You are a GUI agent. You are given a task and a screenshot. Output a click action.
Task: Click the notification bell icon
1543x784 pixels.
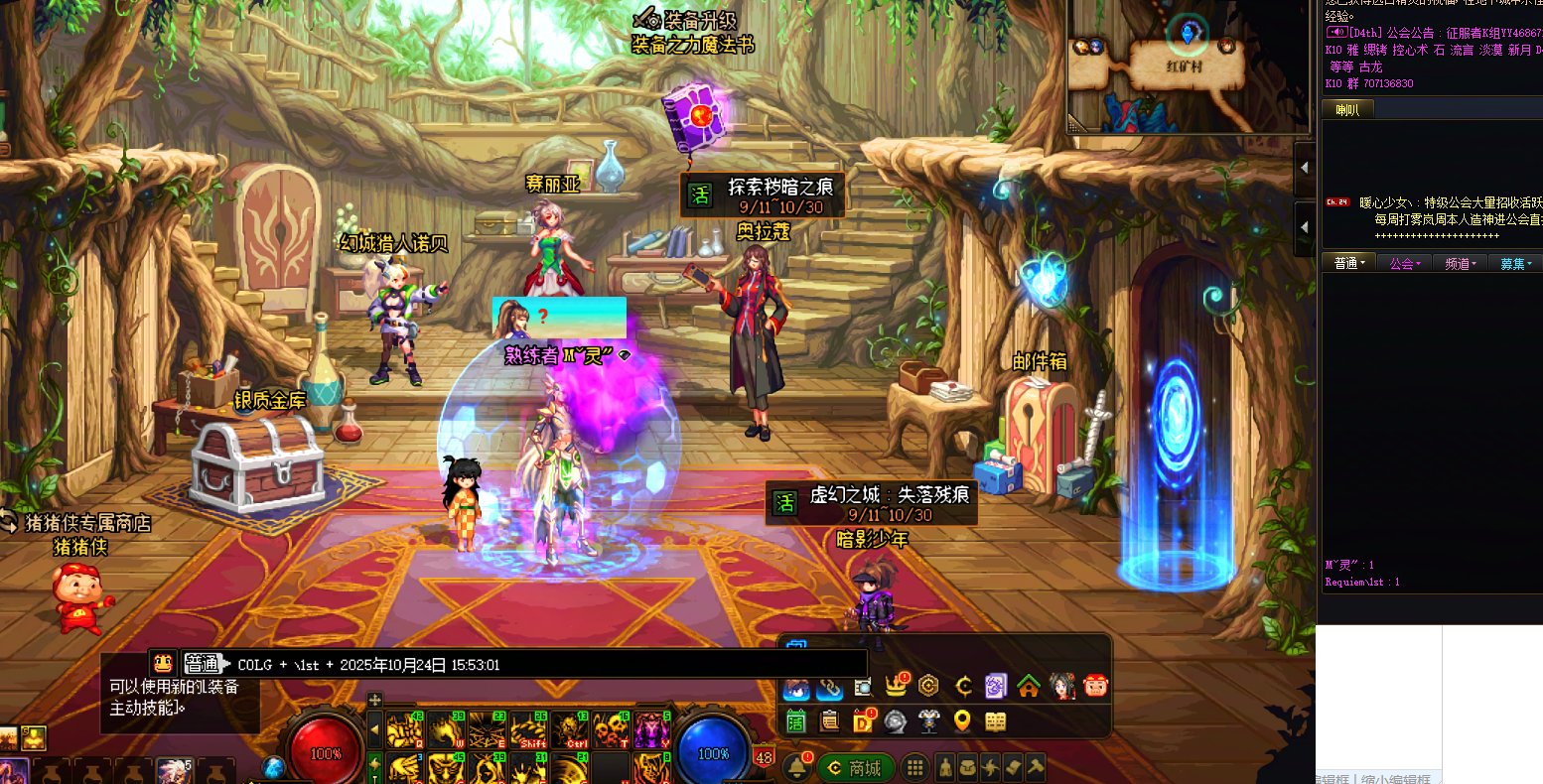click(x=796, y=767)
